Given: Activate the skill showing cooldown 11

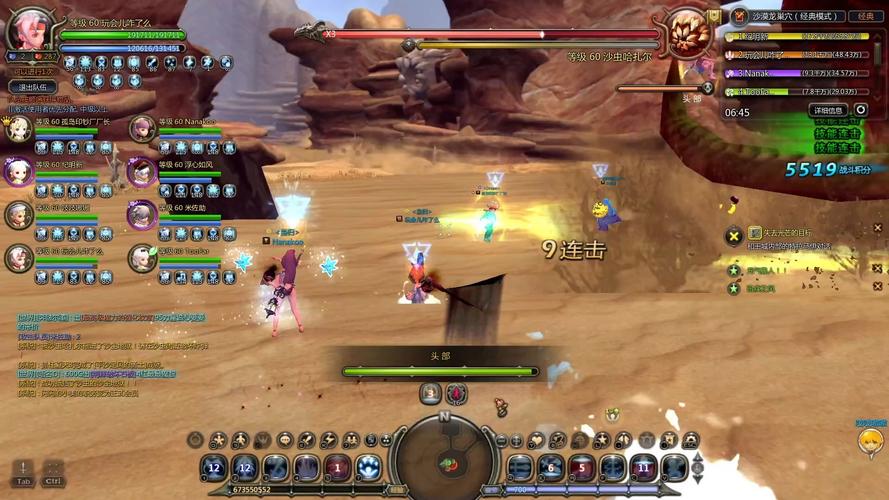Looking at the screenshot, I should coord(644,467).
